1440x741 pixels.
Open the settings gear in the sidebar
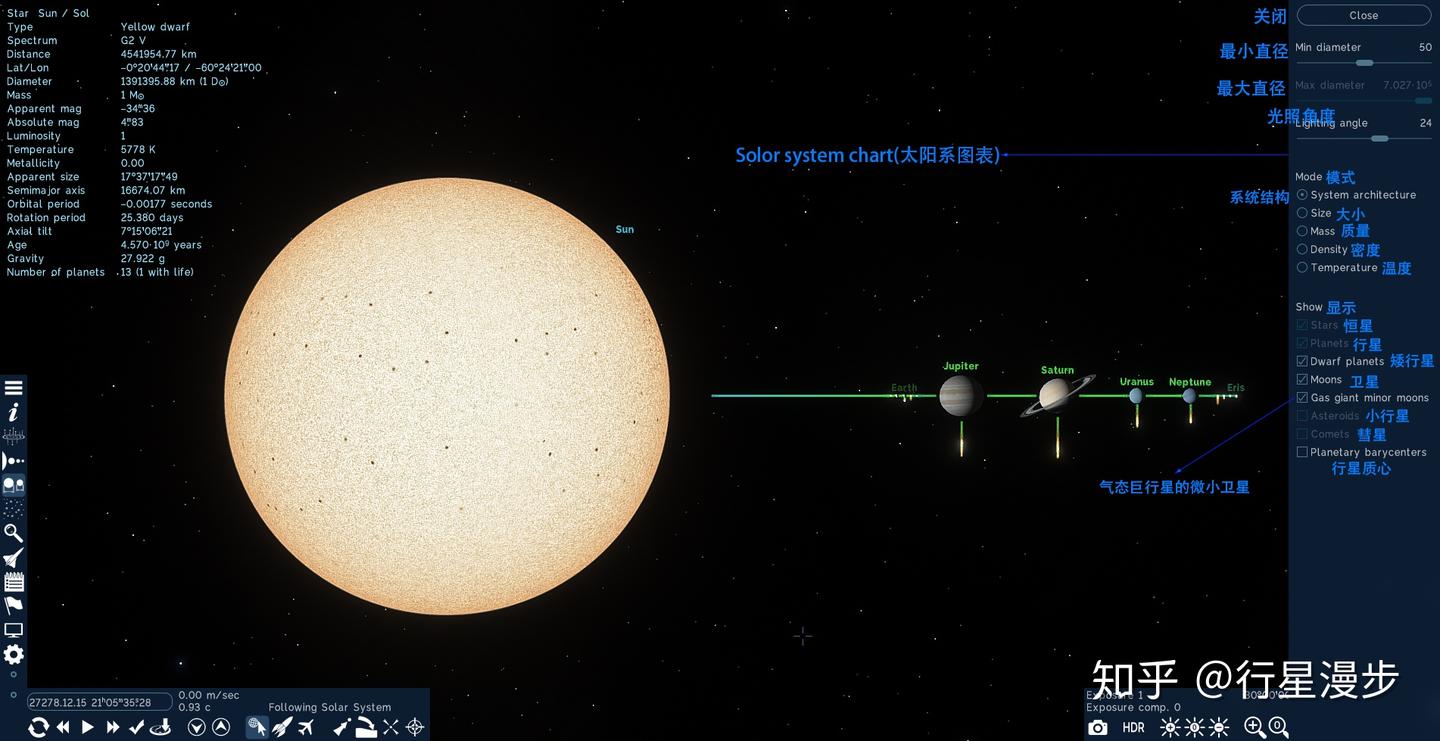coord(13,654)
